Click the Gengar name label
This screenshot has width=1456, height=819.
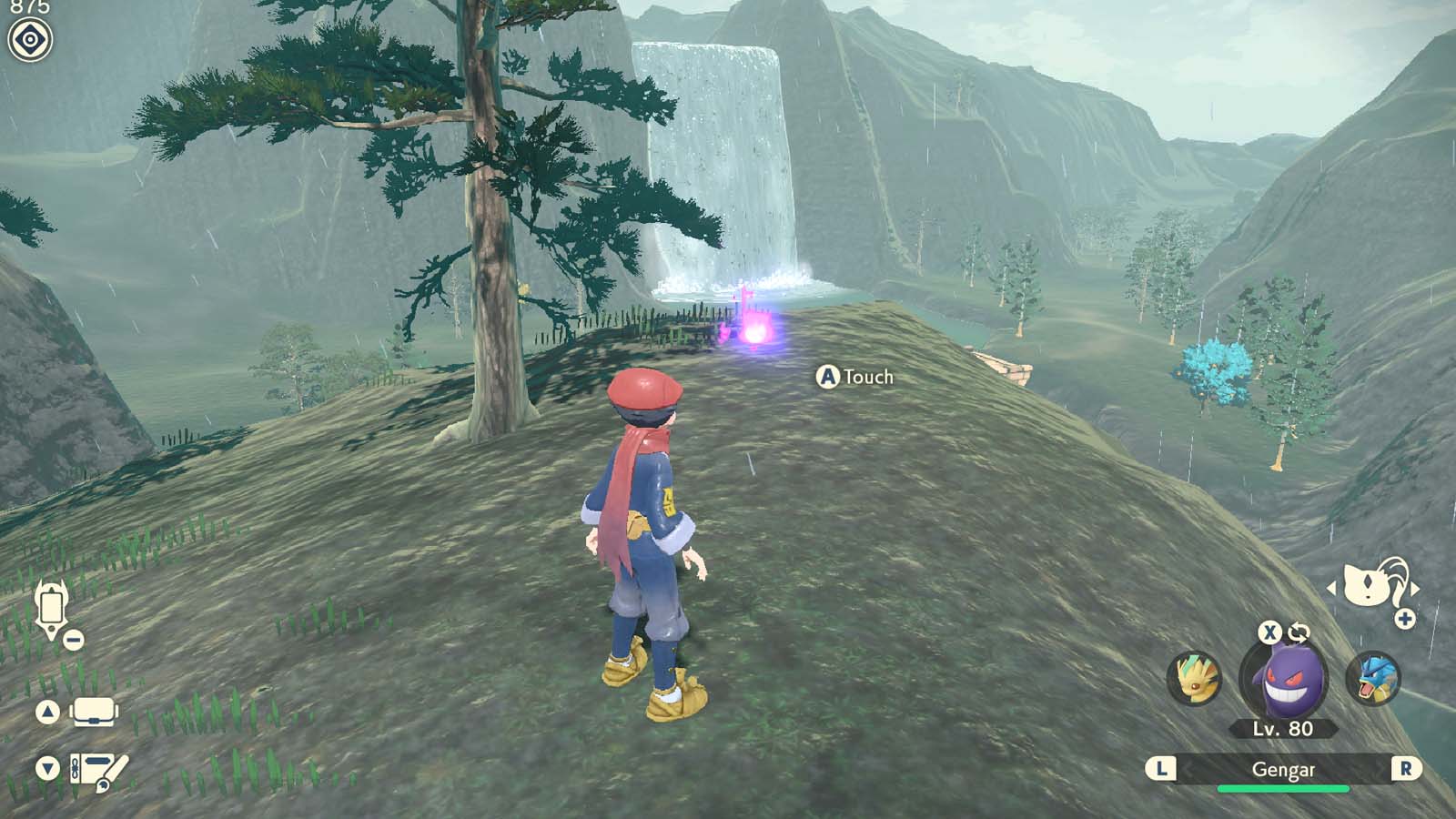click(x=1284, y=769)
